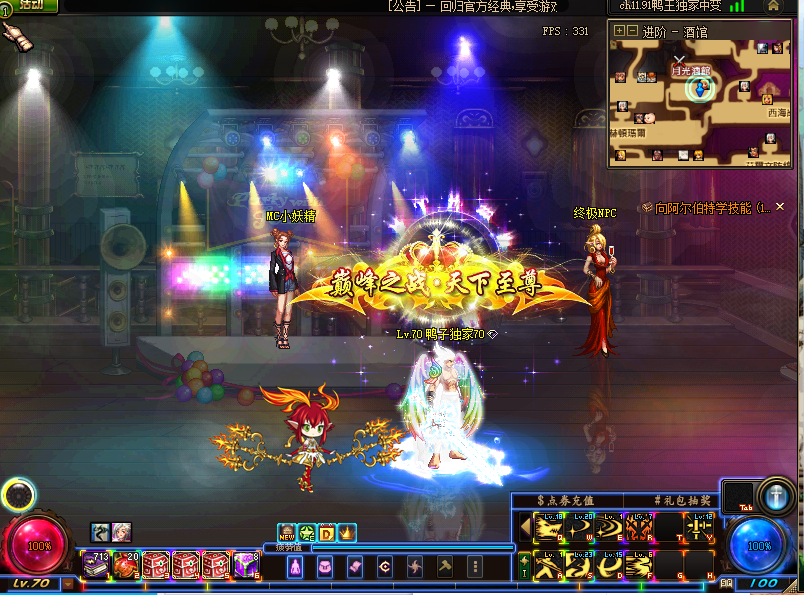
Task: Click the left arrow beside the skill bar
Action: click(x=523, y=527)
